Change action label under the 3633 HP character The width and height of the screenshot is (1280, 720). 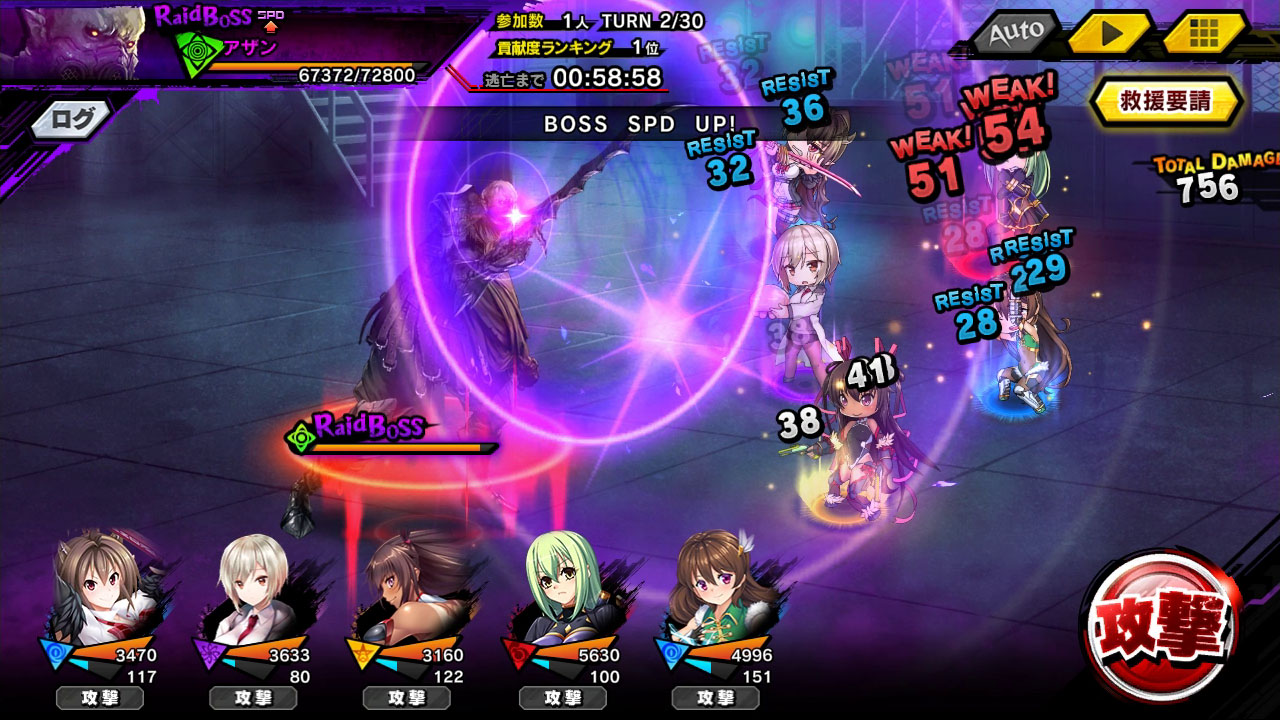253,698
